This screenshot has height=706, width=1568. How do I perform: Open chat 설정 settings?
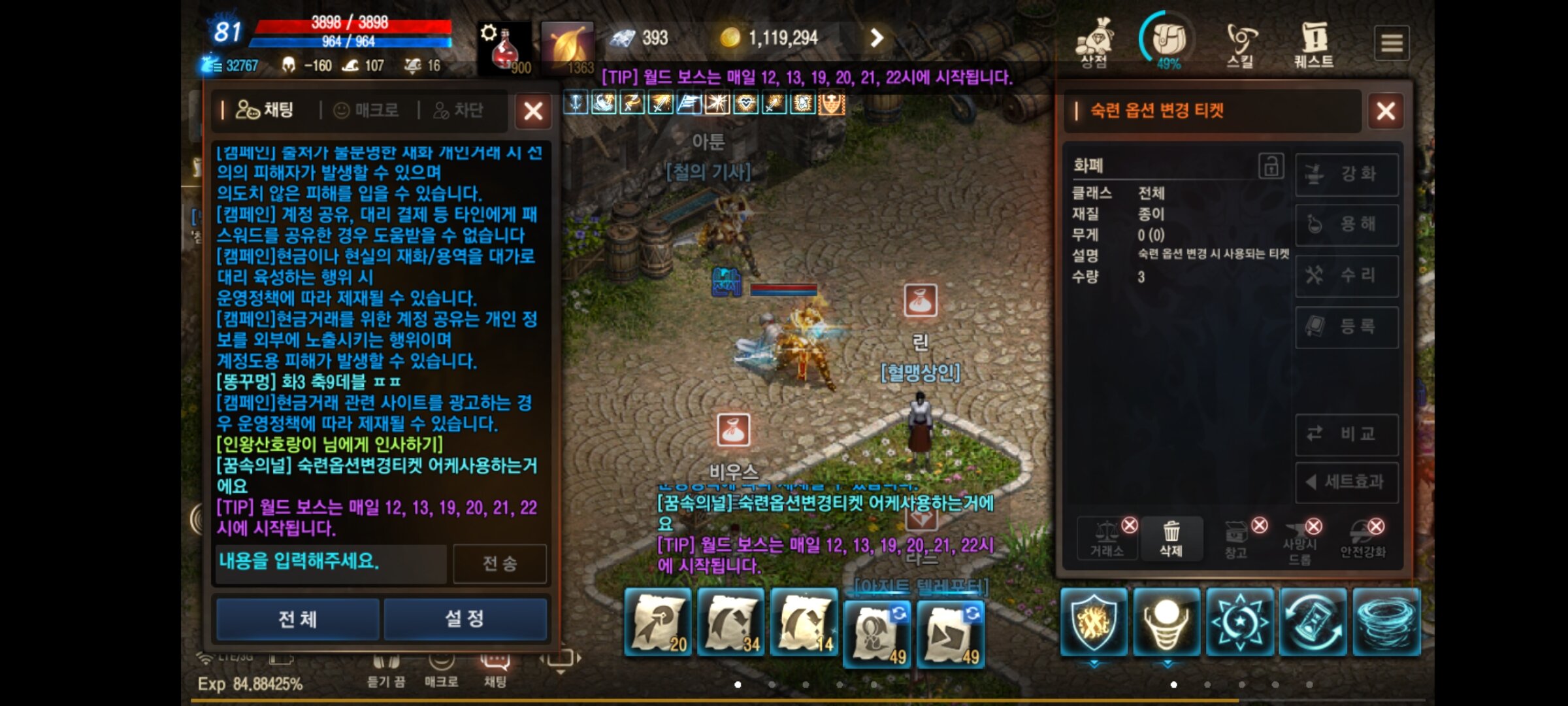465,618
